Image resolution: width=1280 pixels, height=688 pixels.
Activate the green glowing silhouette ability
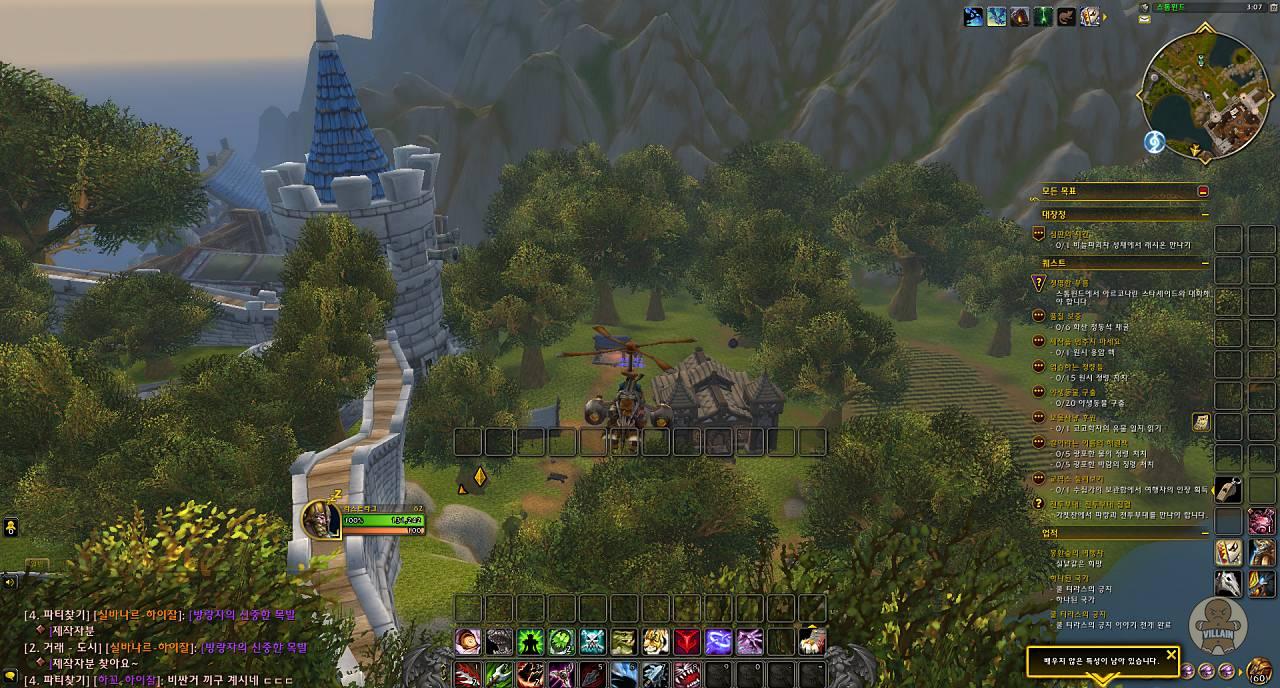(x=530, y=641)
